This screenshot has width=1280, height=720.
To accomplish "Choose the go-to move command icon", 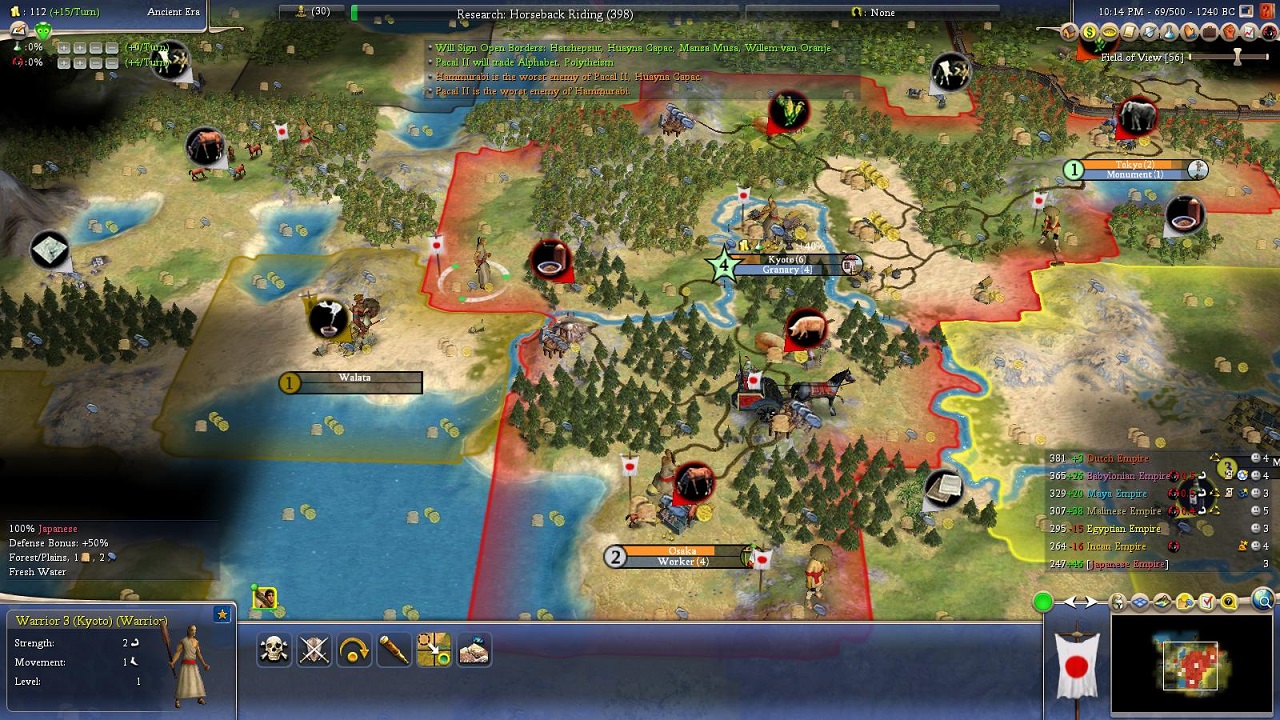I will click(x=434, y=650).
